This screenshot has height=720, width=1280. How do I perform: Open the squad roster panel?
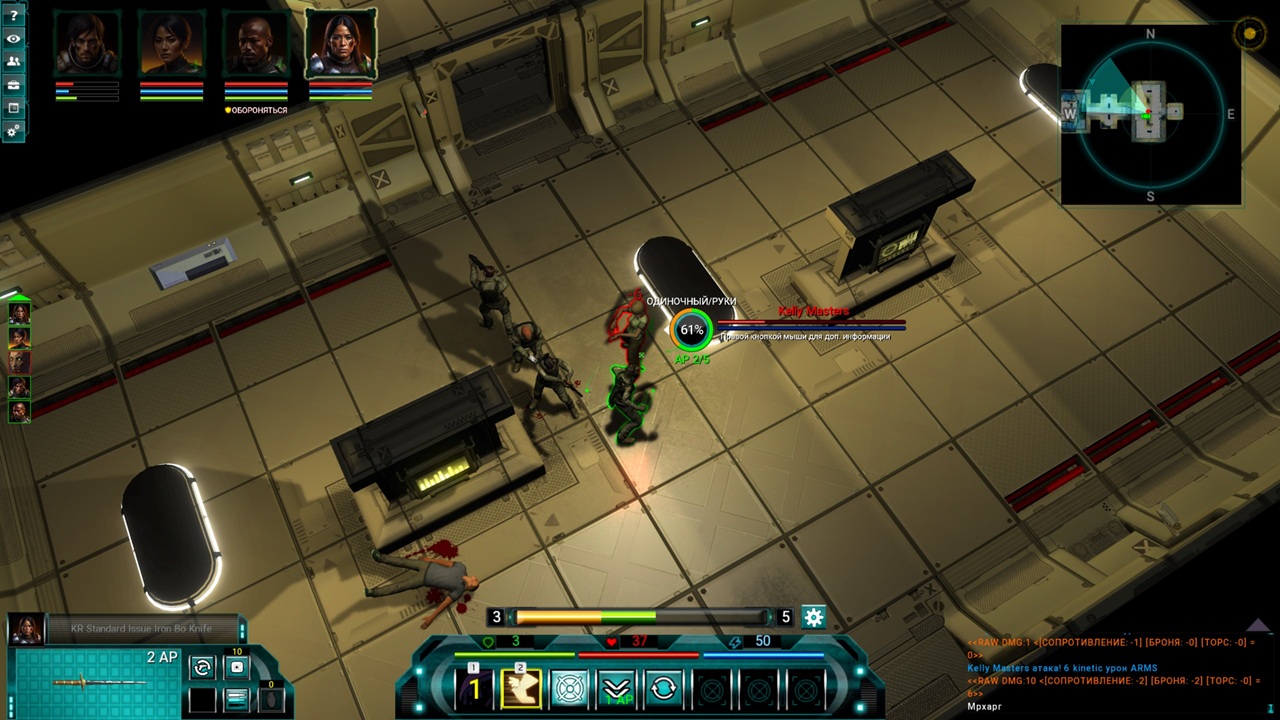pos(13,62)
